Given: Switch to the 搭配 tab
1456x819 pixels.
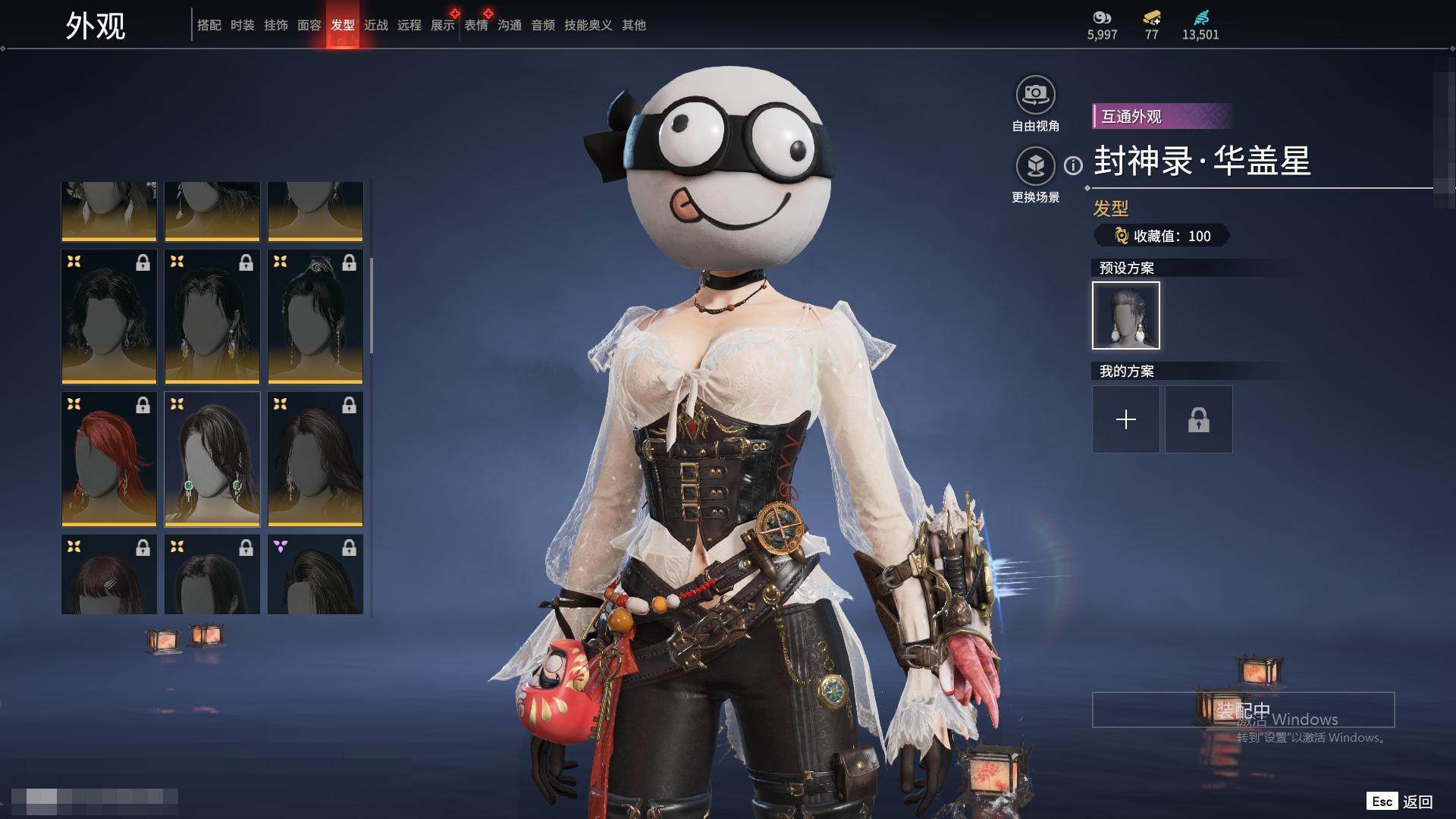Looking at the screenshot, I should point(209,25).
